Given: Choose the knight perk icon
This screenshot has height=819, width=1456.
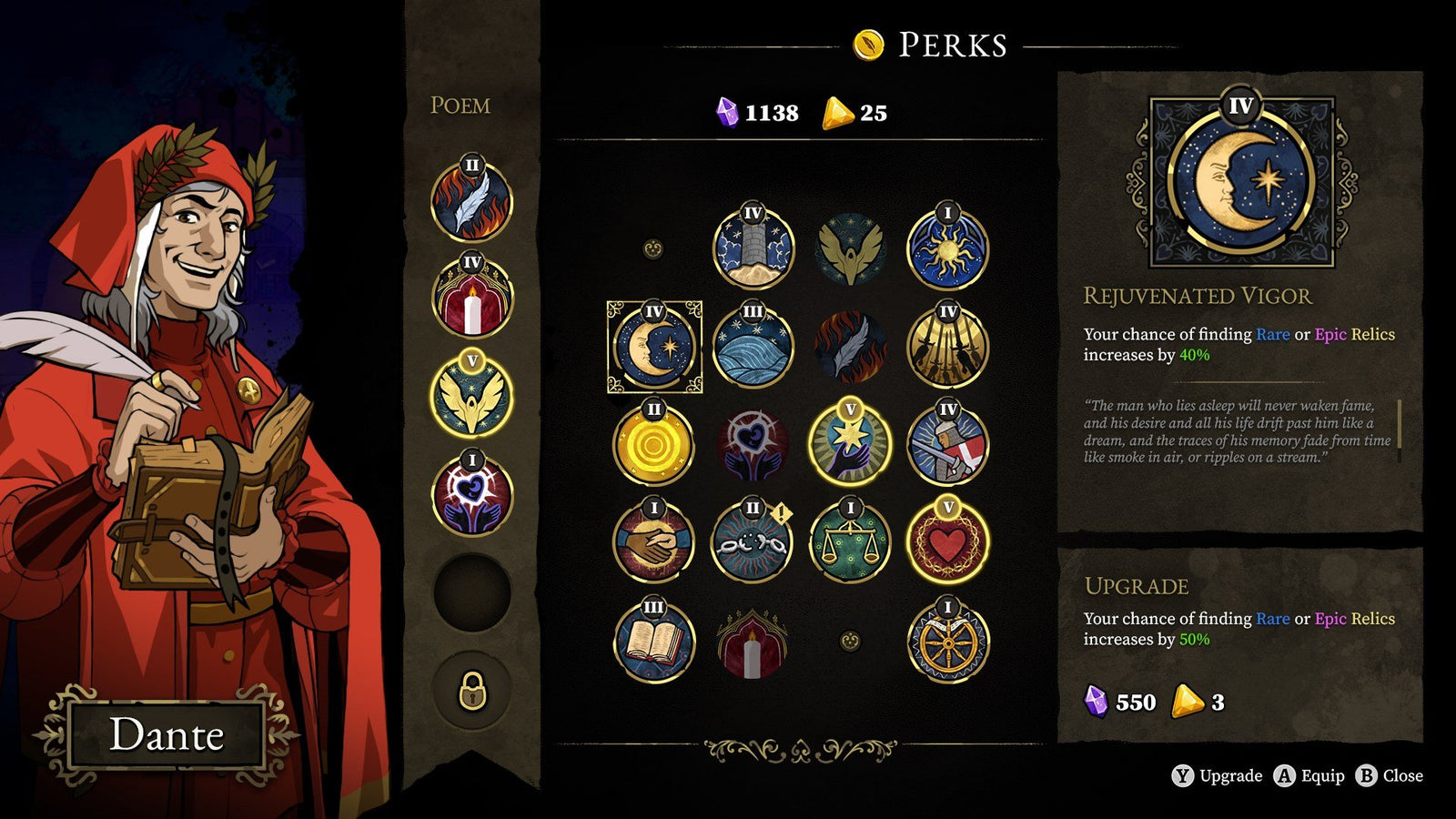Looking at the screenshot, I should tap(949, 450).
